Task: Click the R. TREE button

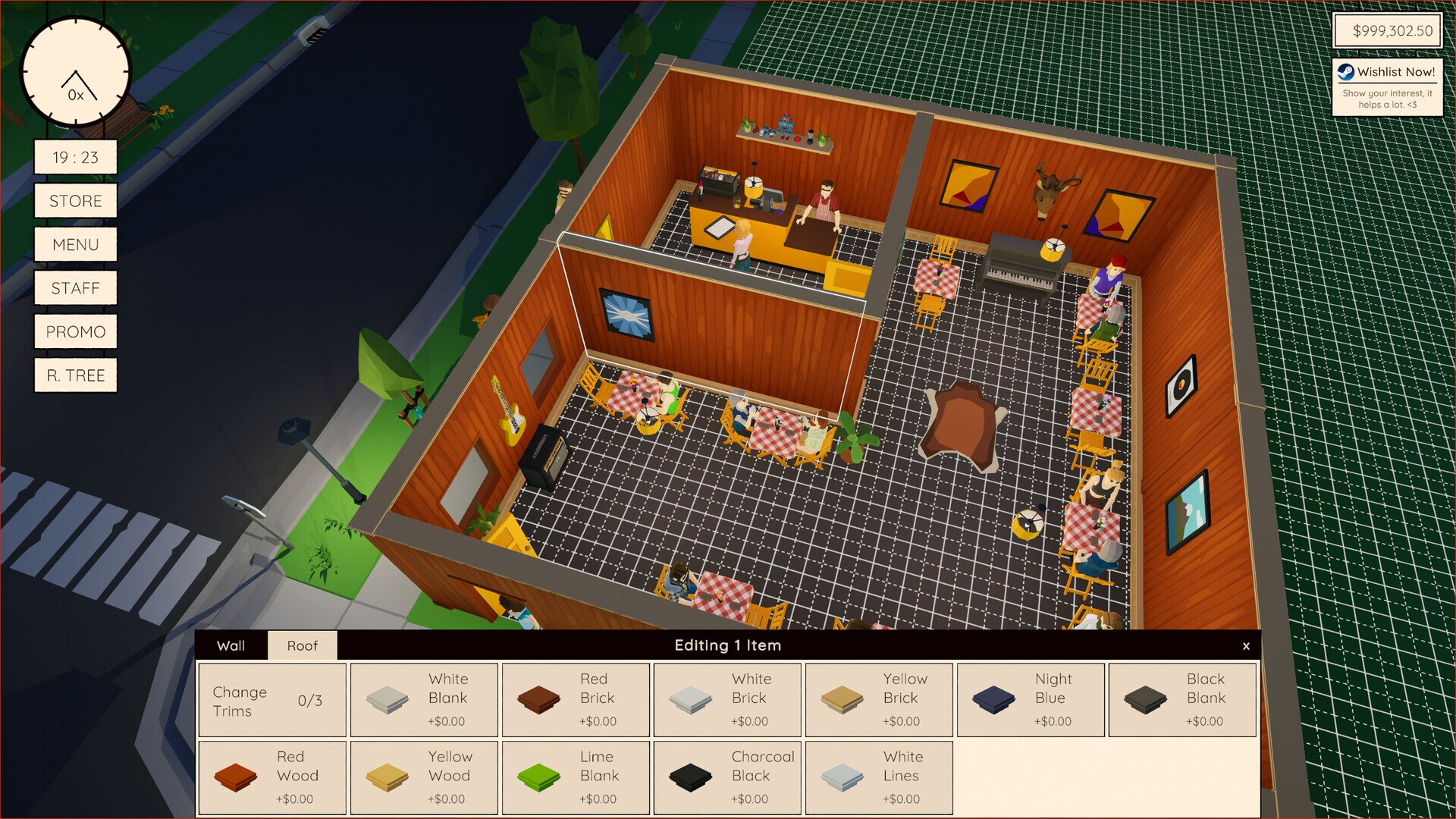Action: [75, 375]
